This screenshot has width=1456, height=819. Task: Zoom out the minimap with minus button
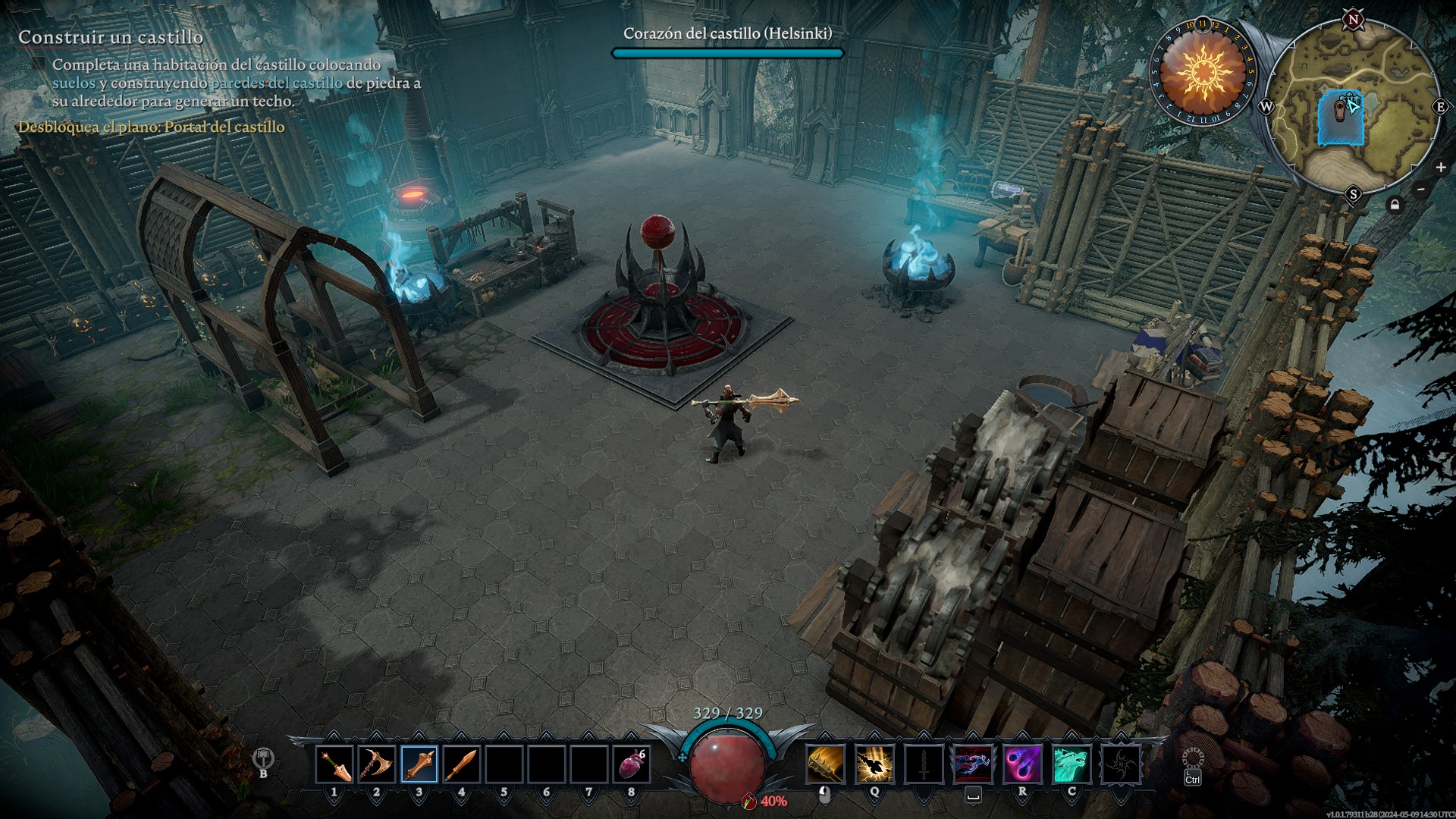click(x=1421, y=190)
